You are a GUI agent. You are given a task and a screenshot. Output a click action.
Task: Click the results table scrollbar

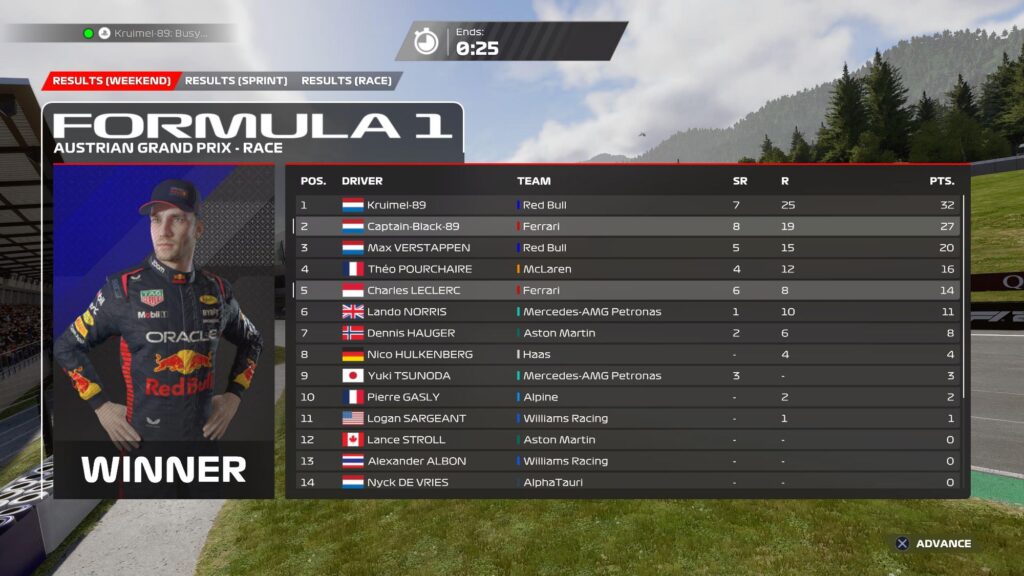point(965,300)
